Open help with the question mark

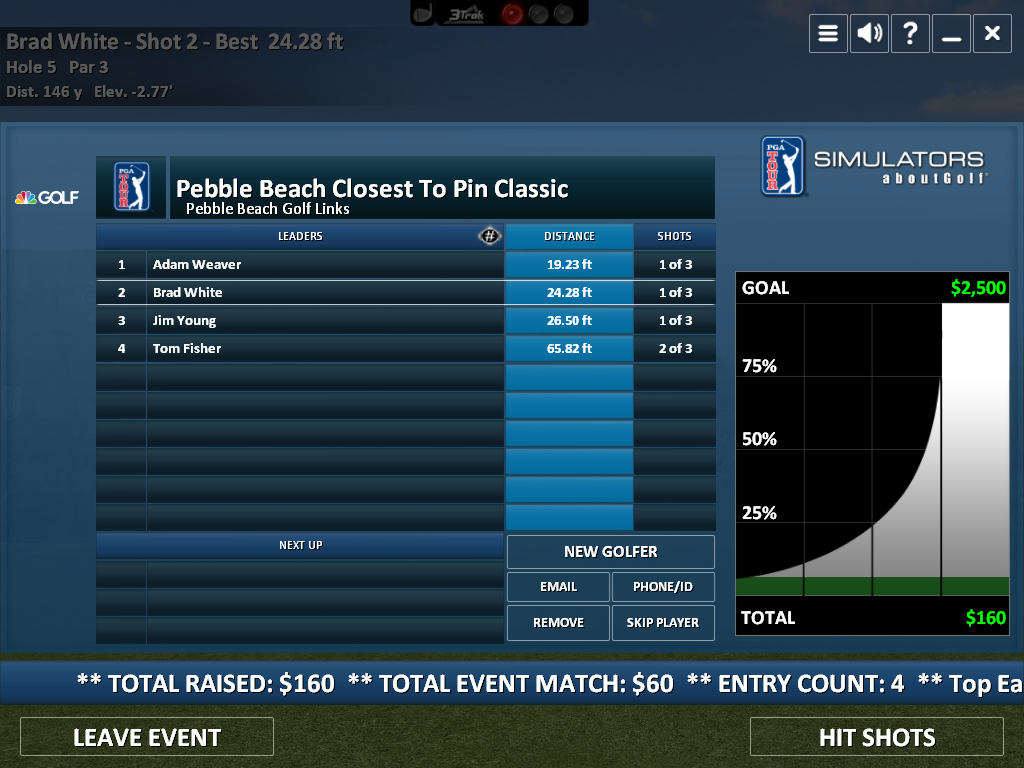click(910, 34)
